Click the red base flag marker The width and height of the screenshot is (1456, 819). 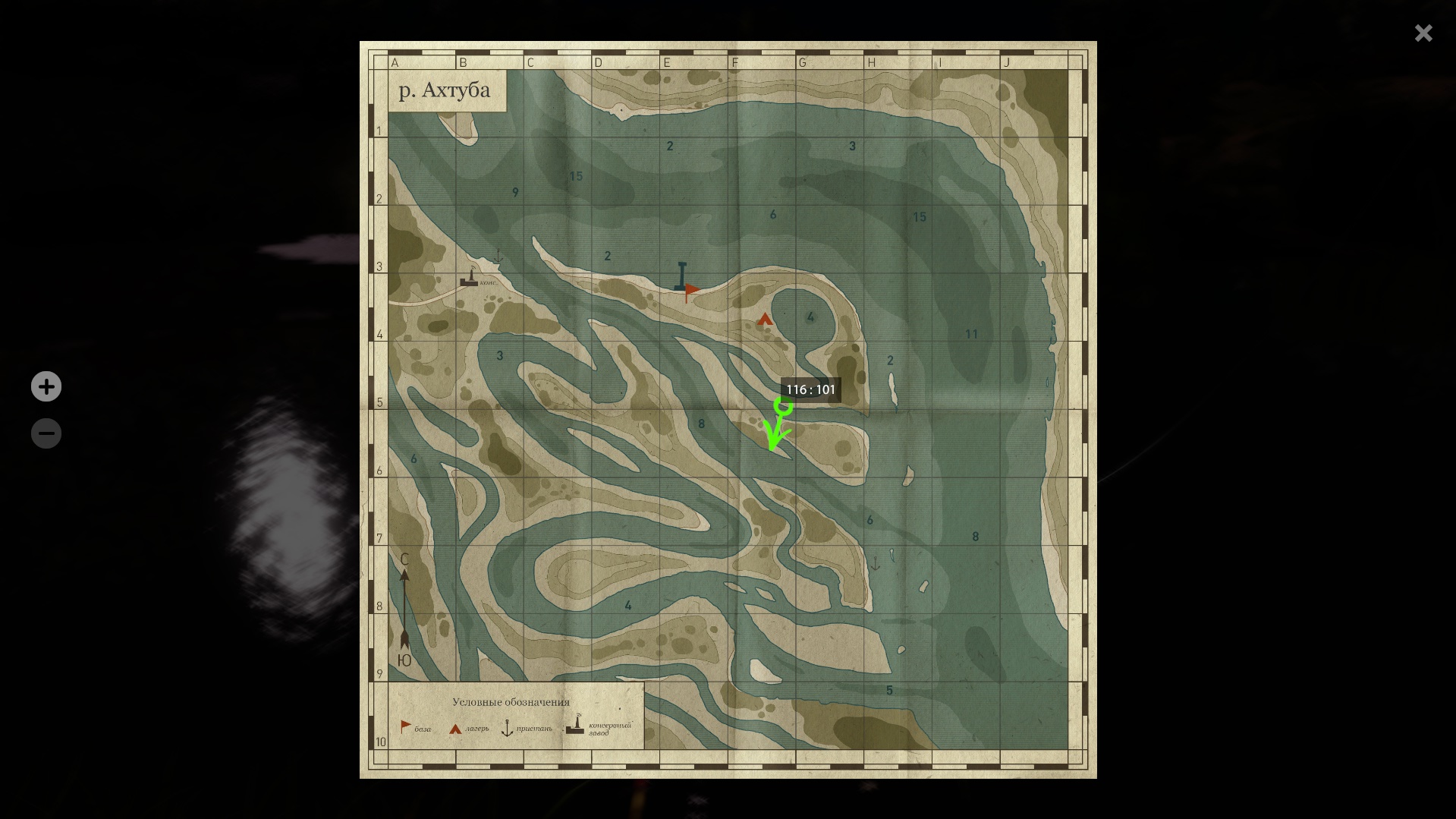tap(691, 290)
